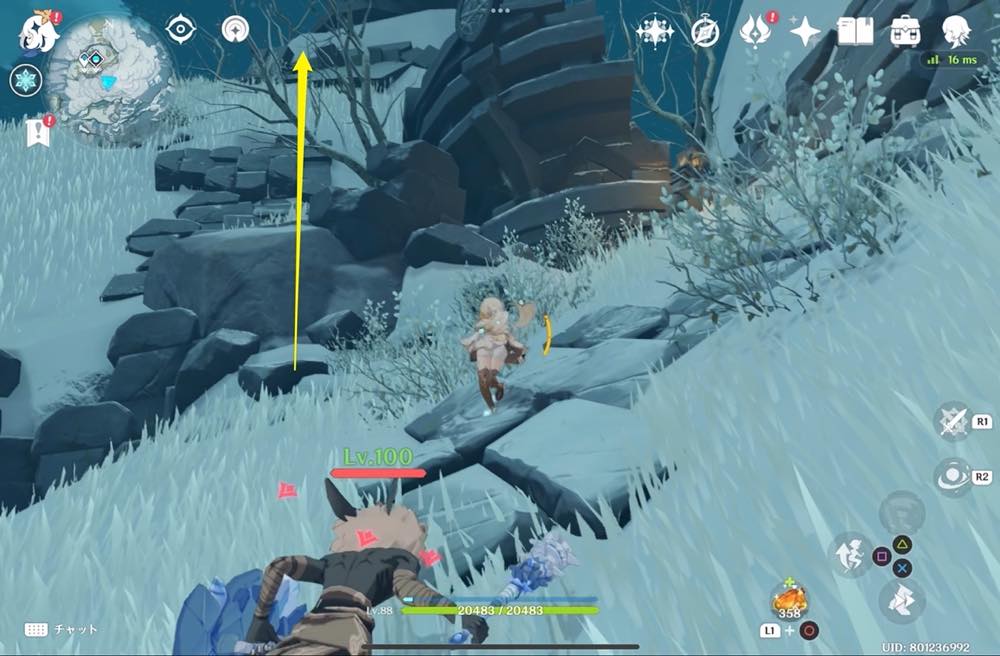Open the four-pointed star constellation icon

coord(655,31)
